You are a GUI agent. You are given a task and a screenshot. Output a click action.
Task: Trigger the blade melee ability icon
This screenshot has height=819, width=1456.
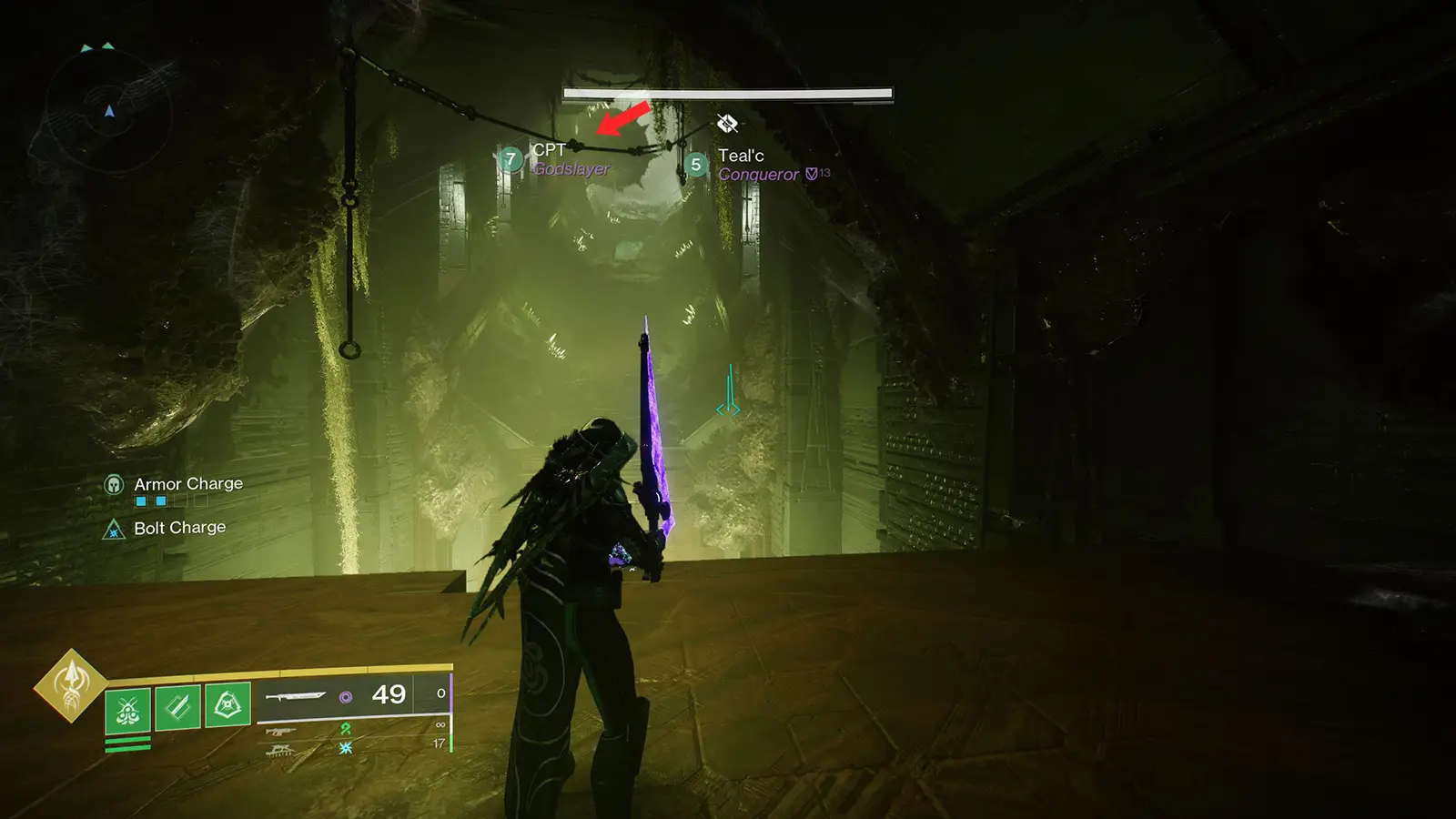tap(177, 706)
